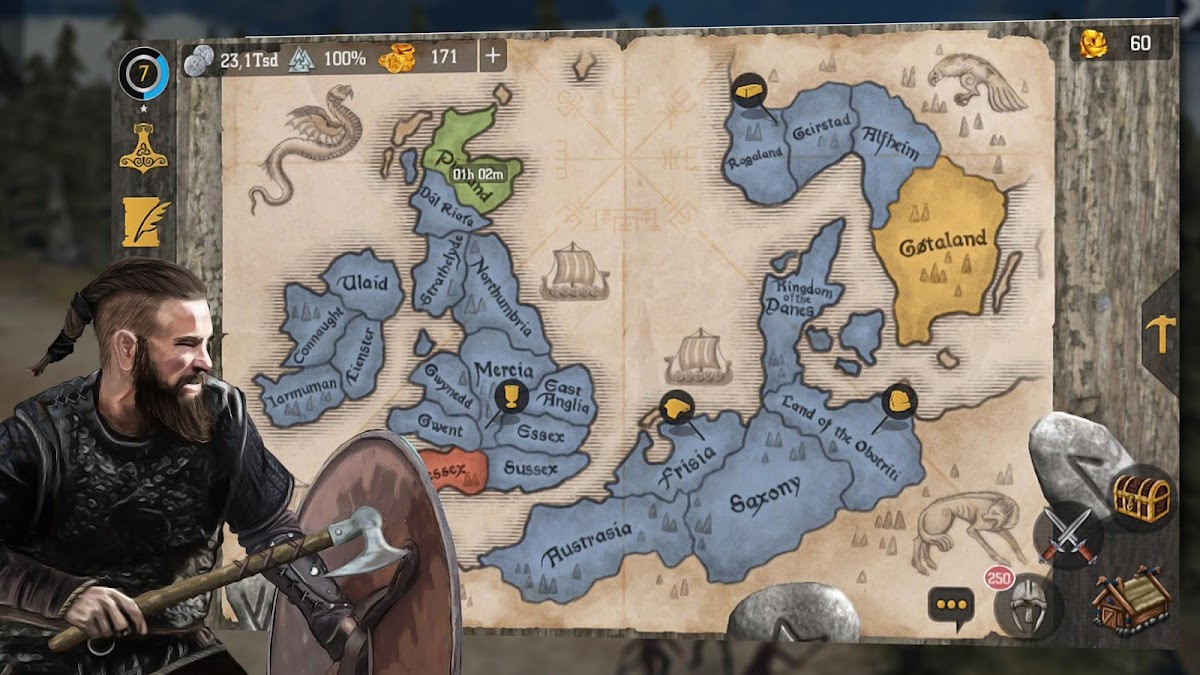1200x675 pixels.
Task: Open the Thor's hammer amulet menu
Action: point(143,150)
